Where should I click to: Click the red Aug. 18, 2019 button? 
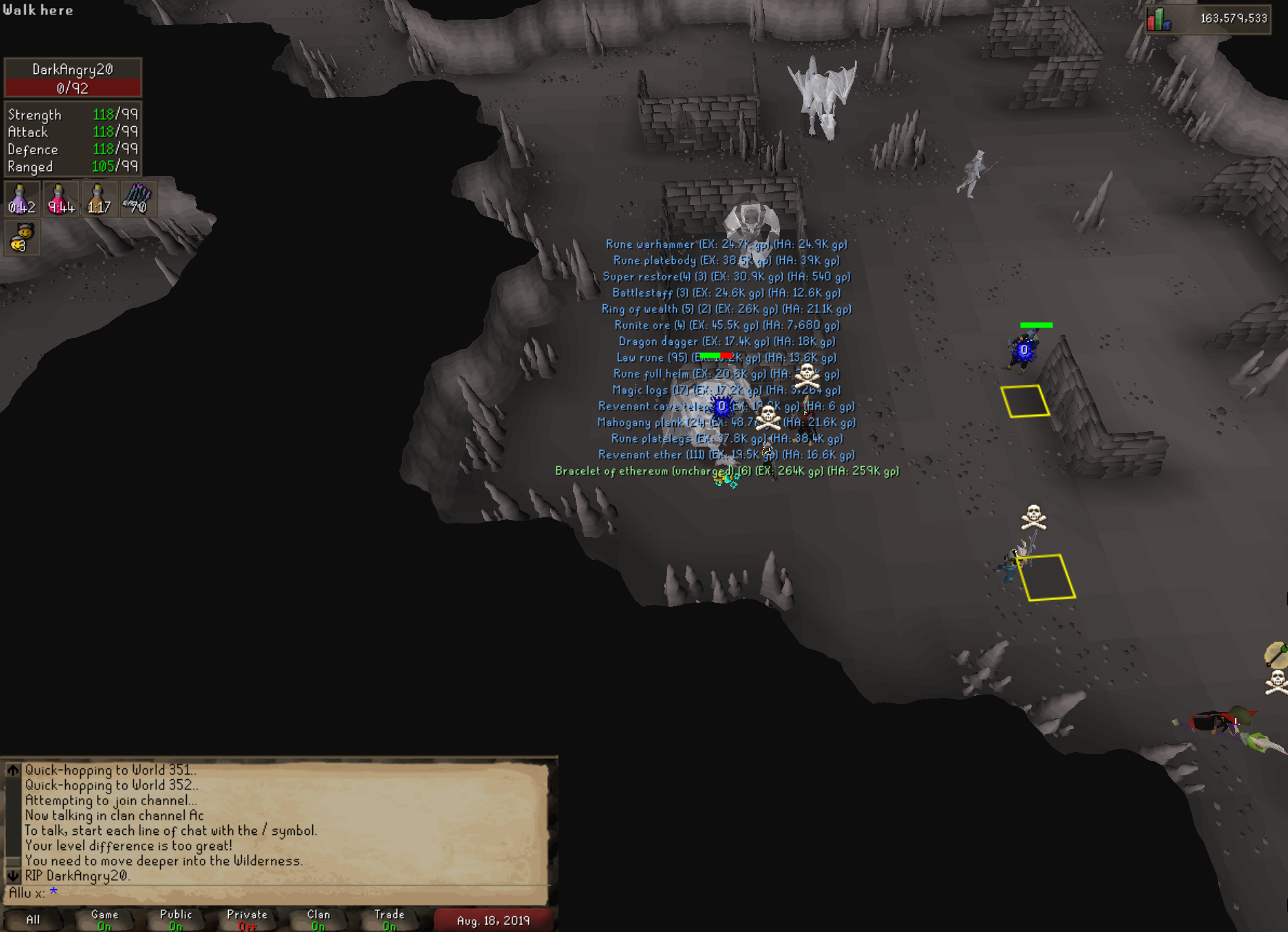(494, 920)
